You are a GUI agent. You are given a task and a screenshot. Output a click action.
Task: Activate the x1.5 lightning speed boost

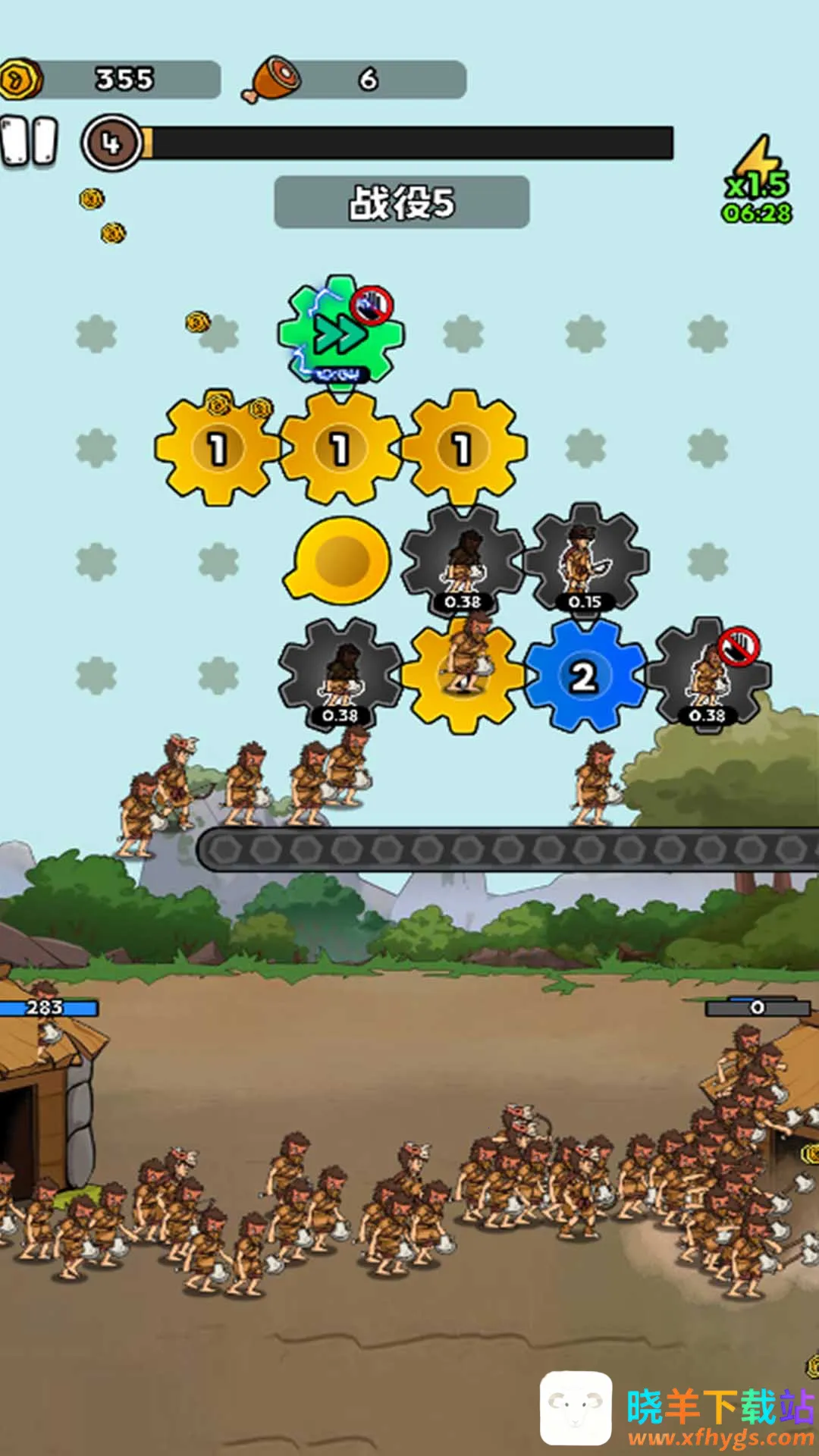[x=757, y=180]
